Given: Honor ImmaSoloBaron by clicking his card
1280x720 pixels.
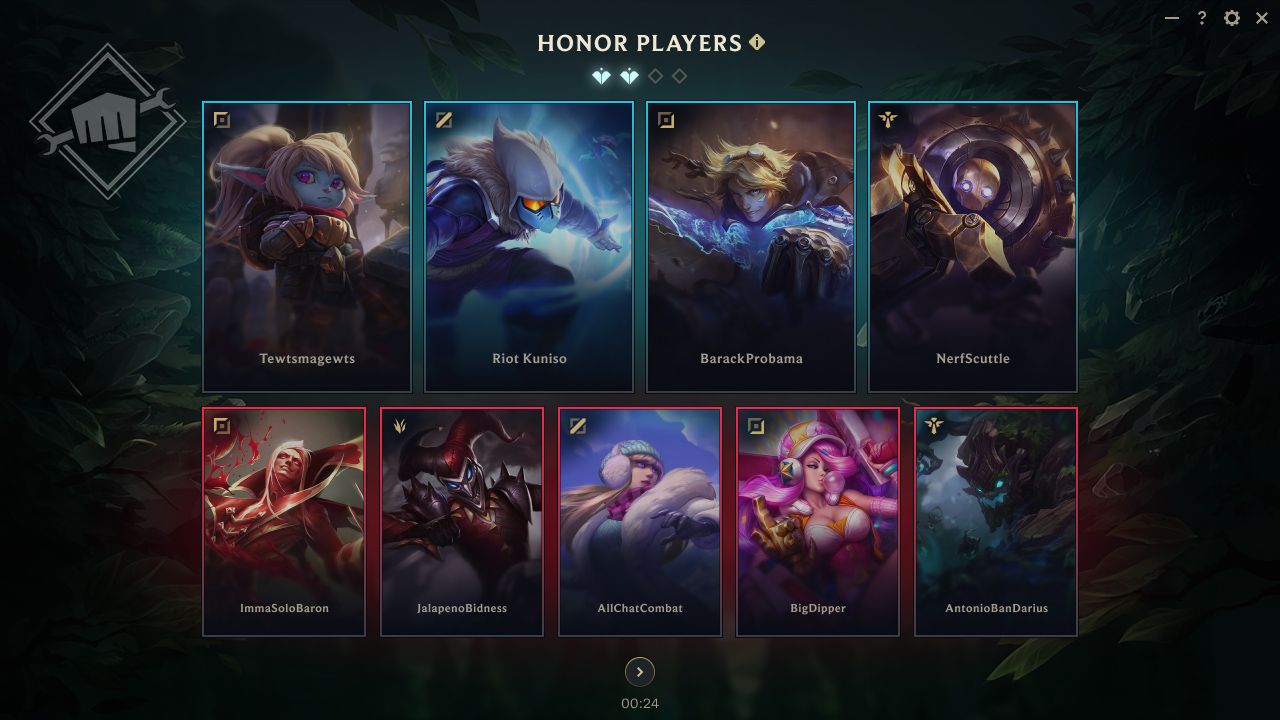Looking at the screenshot, I should click(x=284, y=520).
